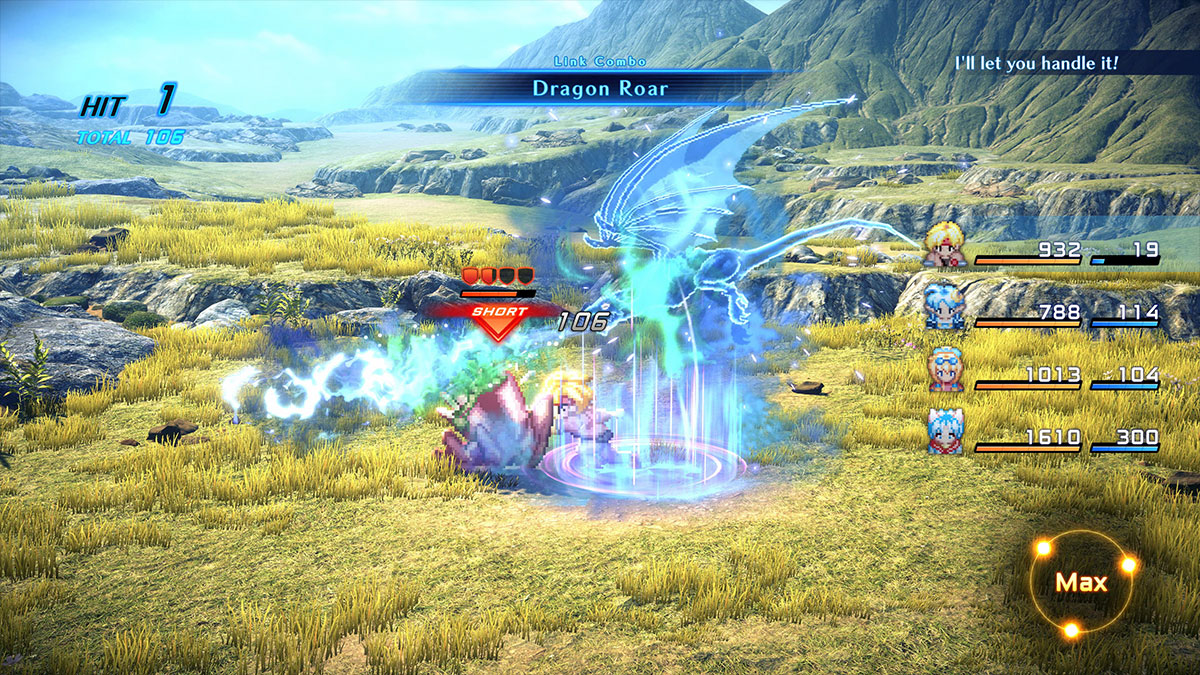
Task: Pick the cat-eared blue-haired party member portrait
Action: [945, 431]
